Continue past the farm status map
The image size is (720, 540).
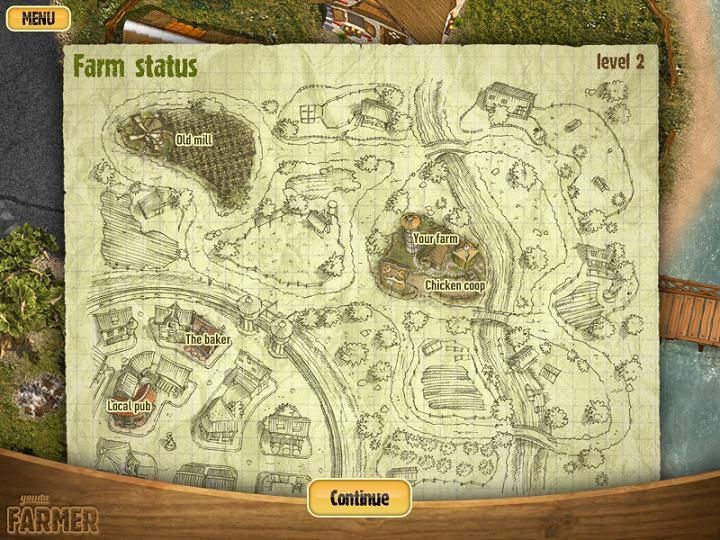point(359,498)
